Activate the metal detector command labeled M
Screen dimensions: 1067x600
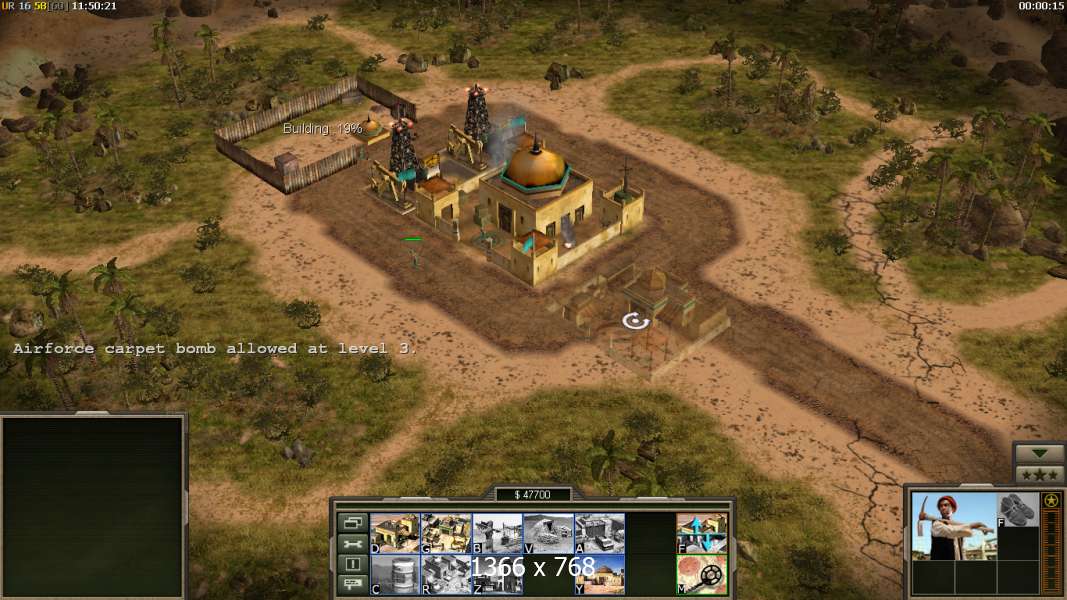(701, 574)
